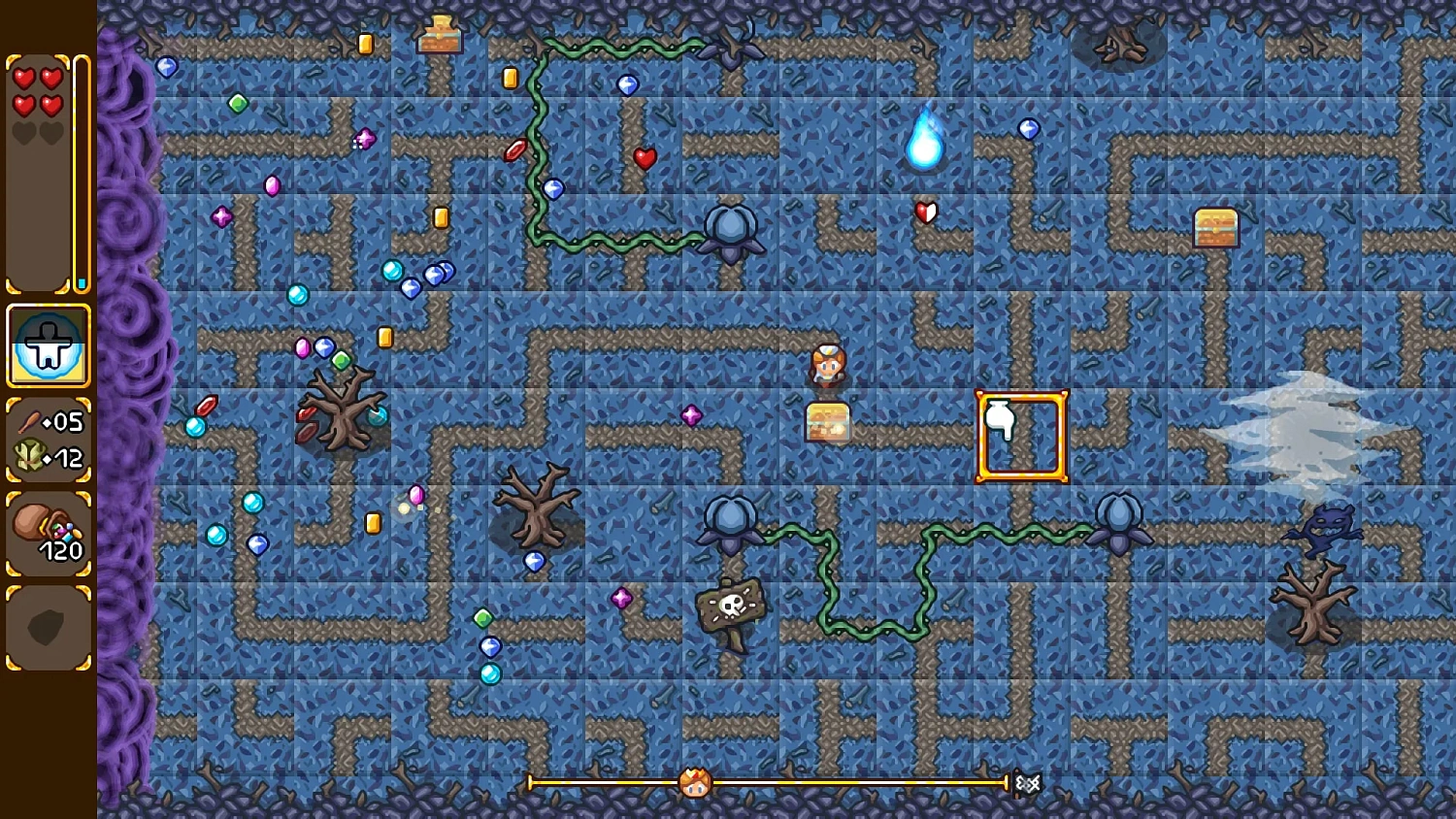Click the player head marker on the progress bar
Image resolution: width=1456 pixels, height=819 pixels.
point(694,782)
